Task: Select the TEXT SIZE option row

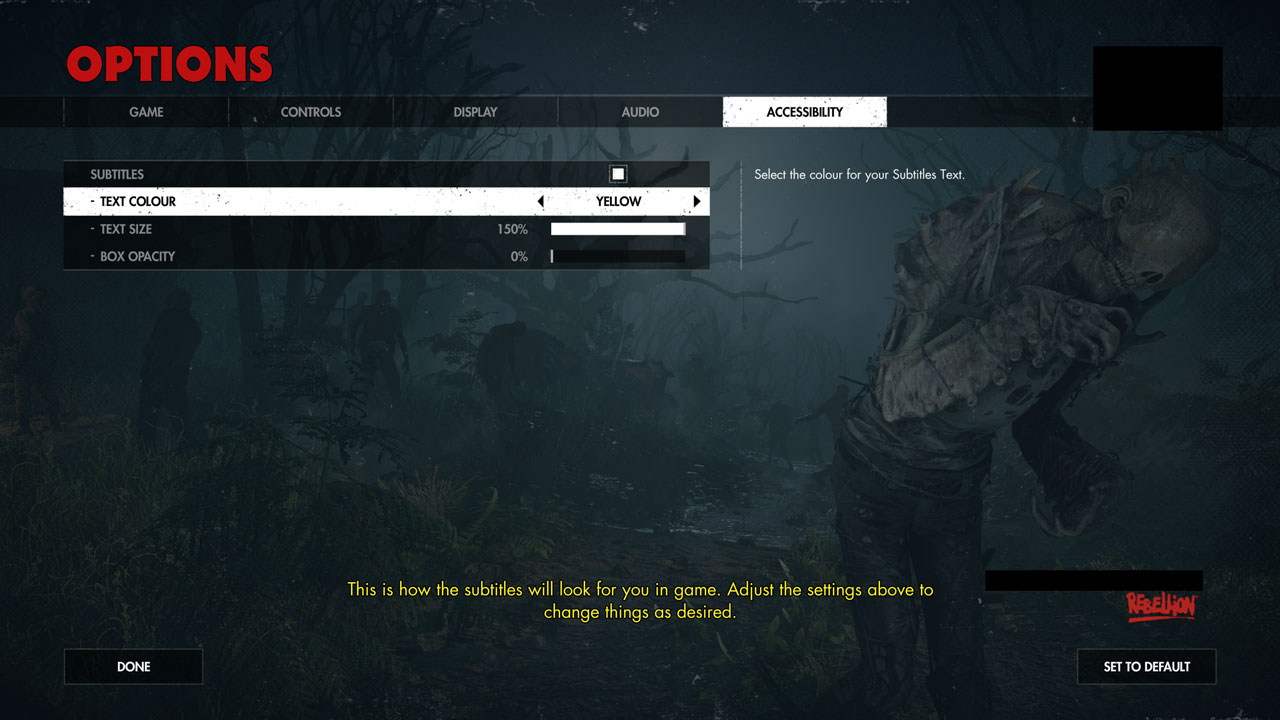Action: point(300,229)
